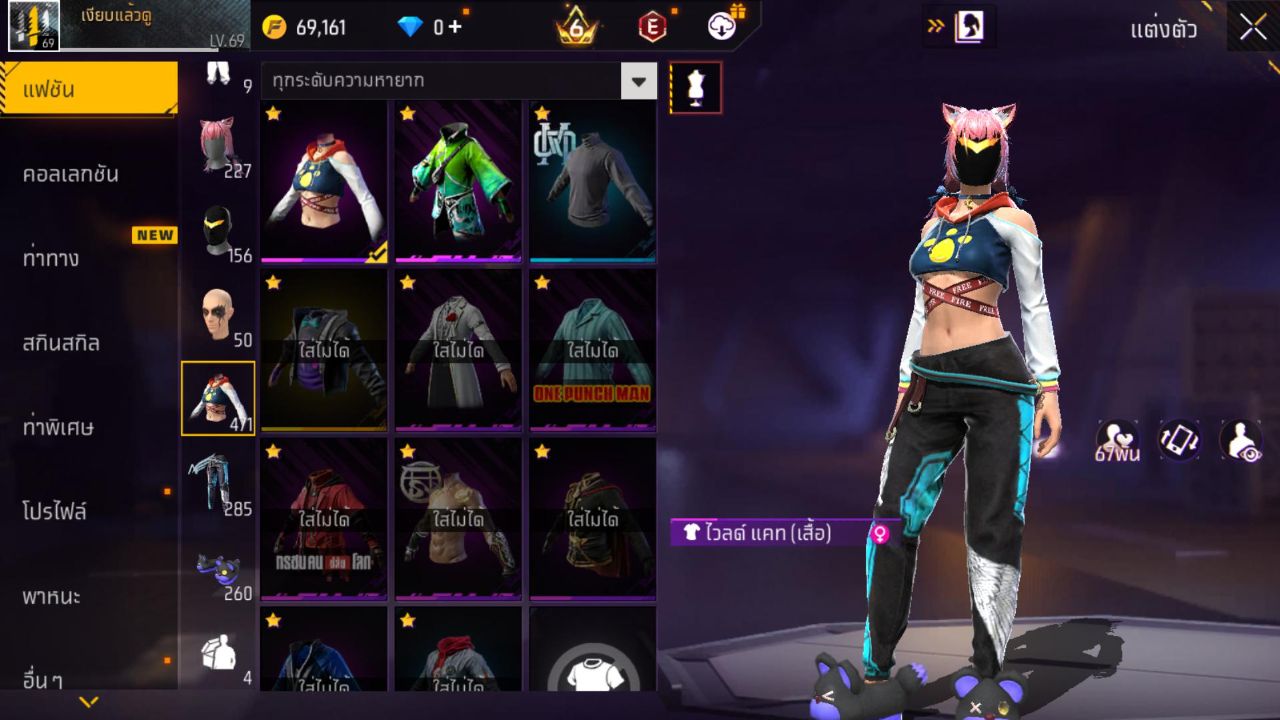
Task: Collapse the panel with the double-arrow toggle
Action: [x=938, y=27]
